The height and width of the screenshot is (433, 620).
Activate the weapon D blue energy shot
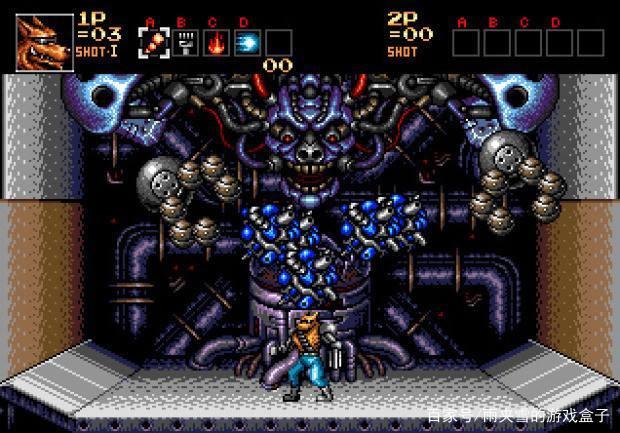tap(247, 42)
